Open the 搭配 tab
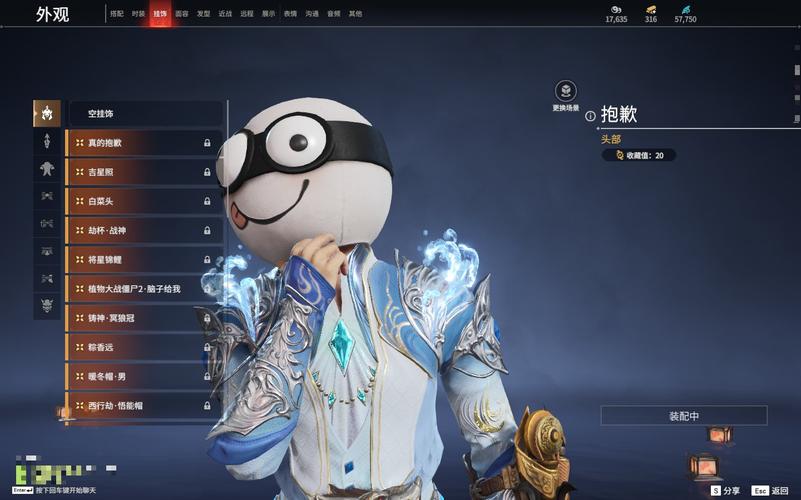 pos(117,14)
